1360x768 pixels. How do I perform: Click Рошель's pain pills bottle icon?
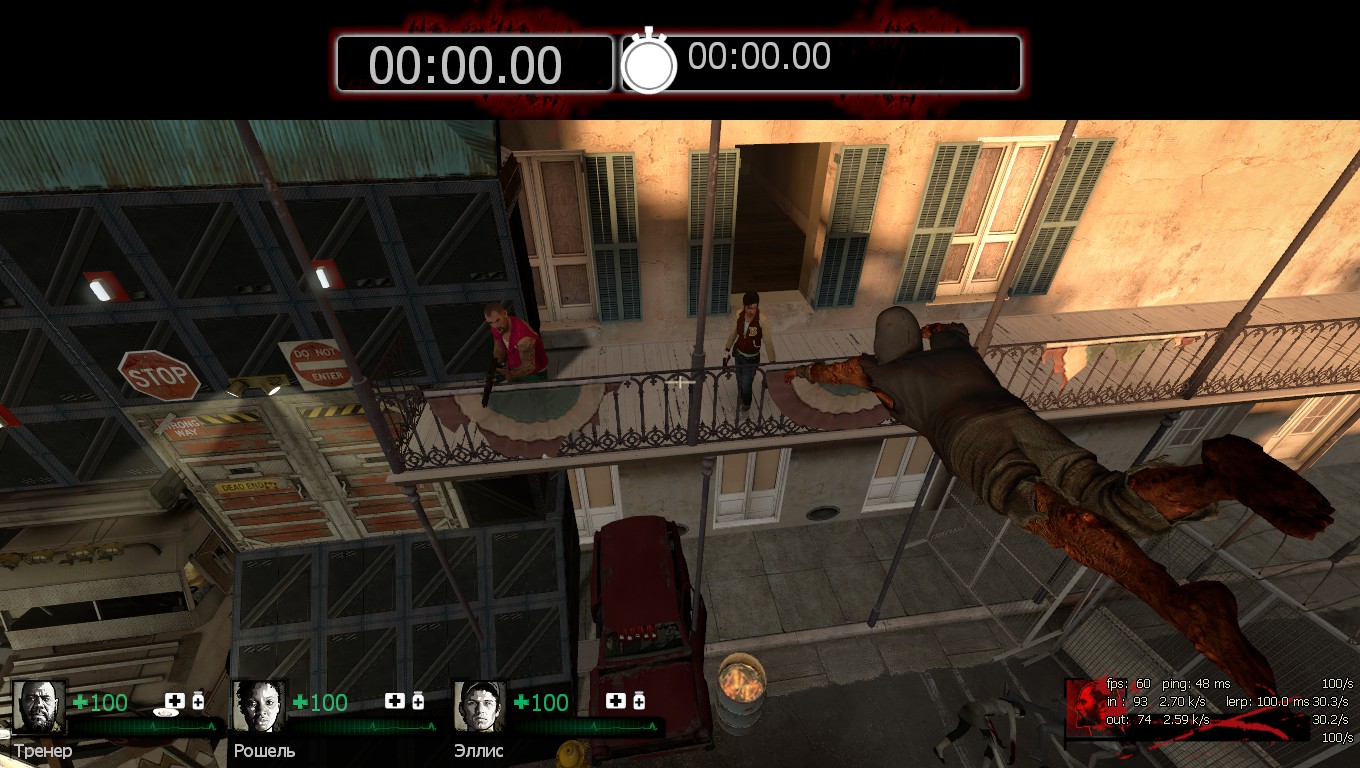point(418,701)
